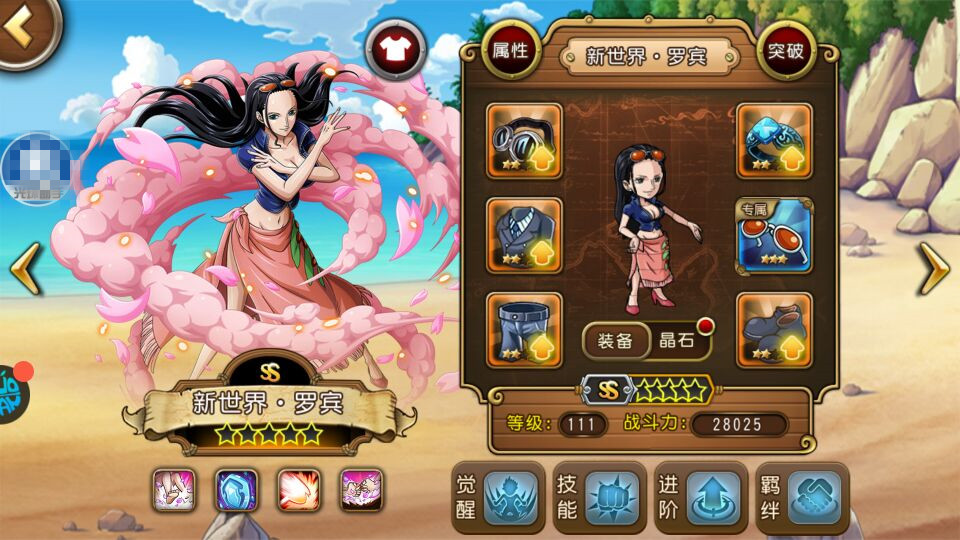Select the blue ring equipment slot
The image size is (960, 540).
(x=774, y=140)
